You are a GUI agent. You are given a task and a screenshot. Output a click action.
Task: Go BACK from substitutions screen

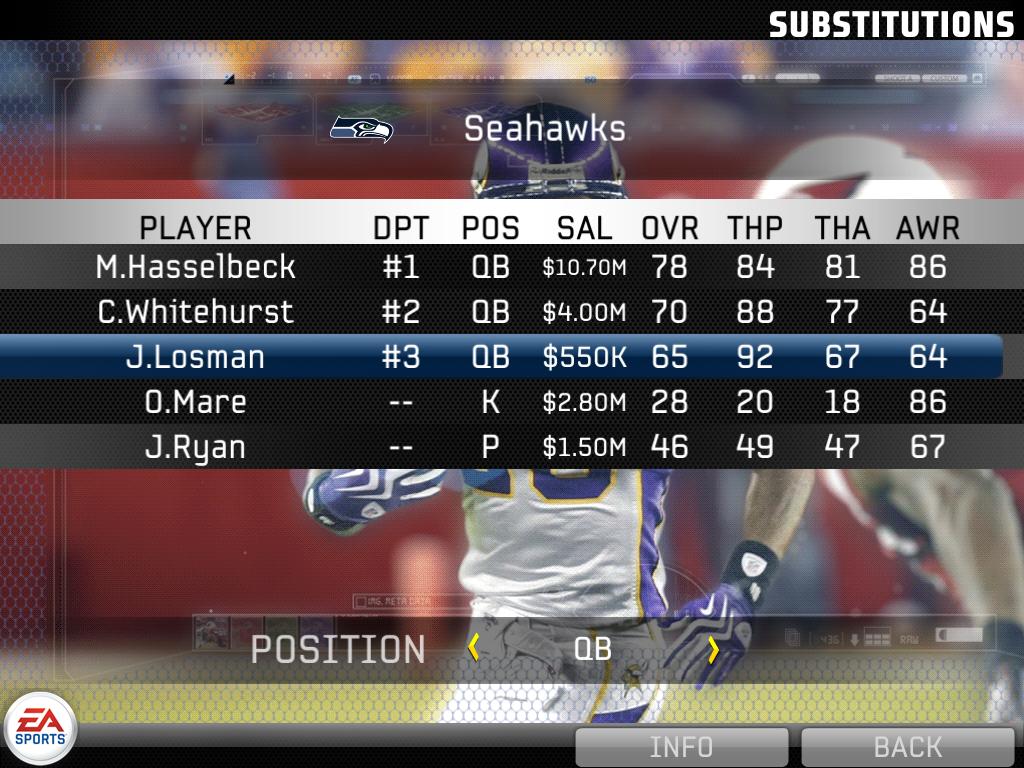pos(907,747)
